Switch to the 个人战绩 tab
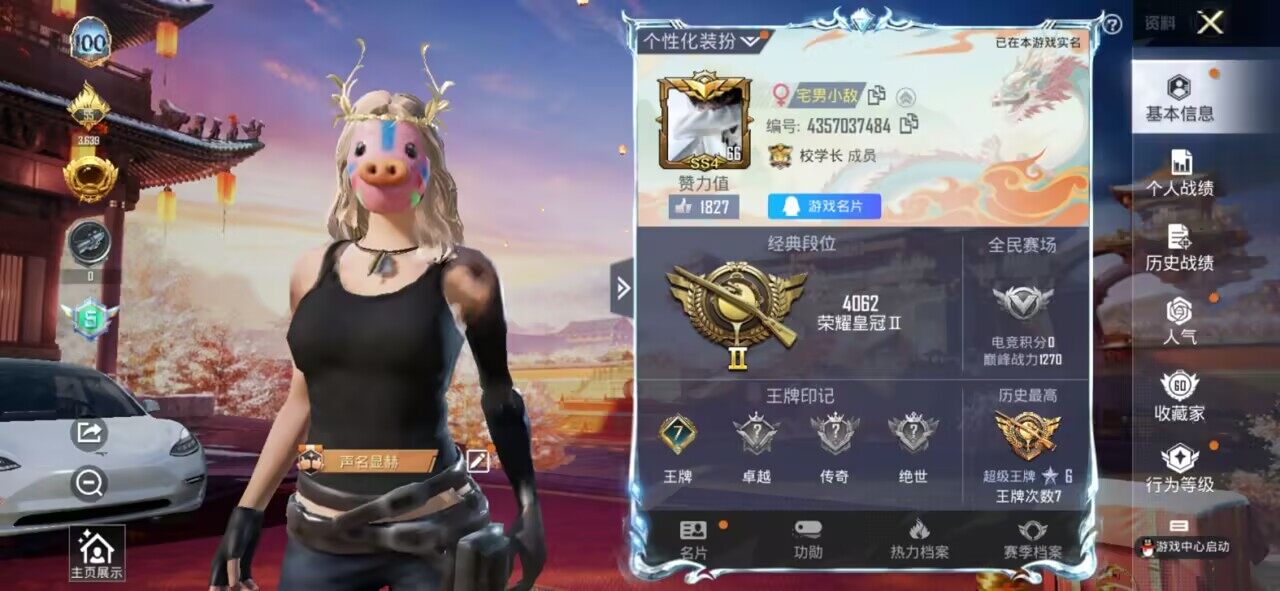This screenshot has width=1280, height=591. coord(1180,173)
